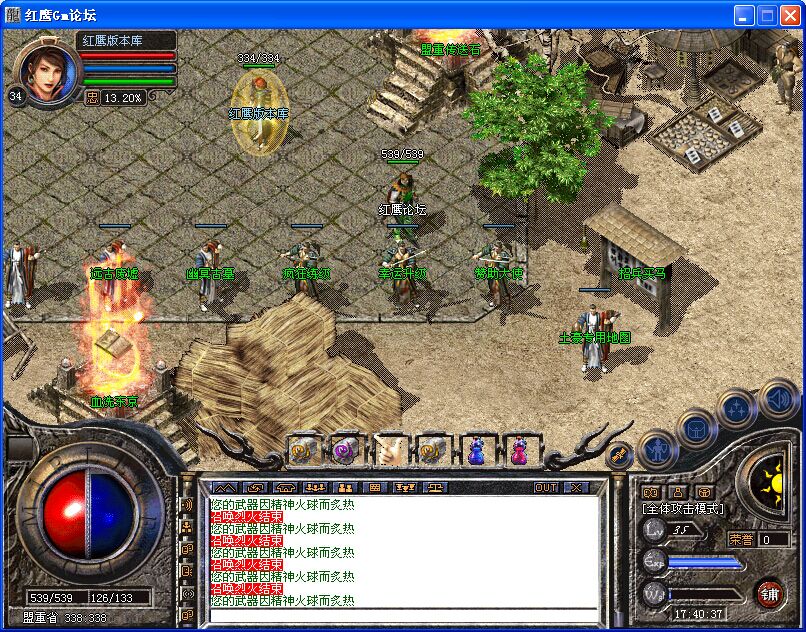This screenshot has height=632, width=806.
Task: Open the bag inventory round button
Action: pos(697,429)
